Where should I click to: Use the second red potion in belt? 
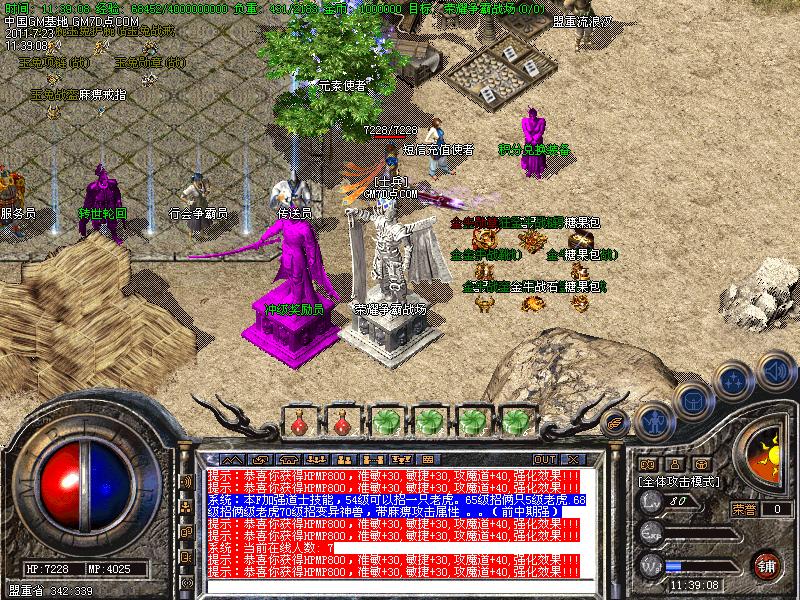(x=341, y=420)
